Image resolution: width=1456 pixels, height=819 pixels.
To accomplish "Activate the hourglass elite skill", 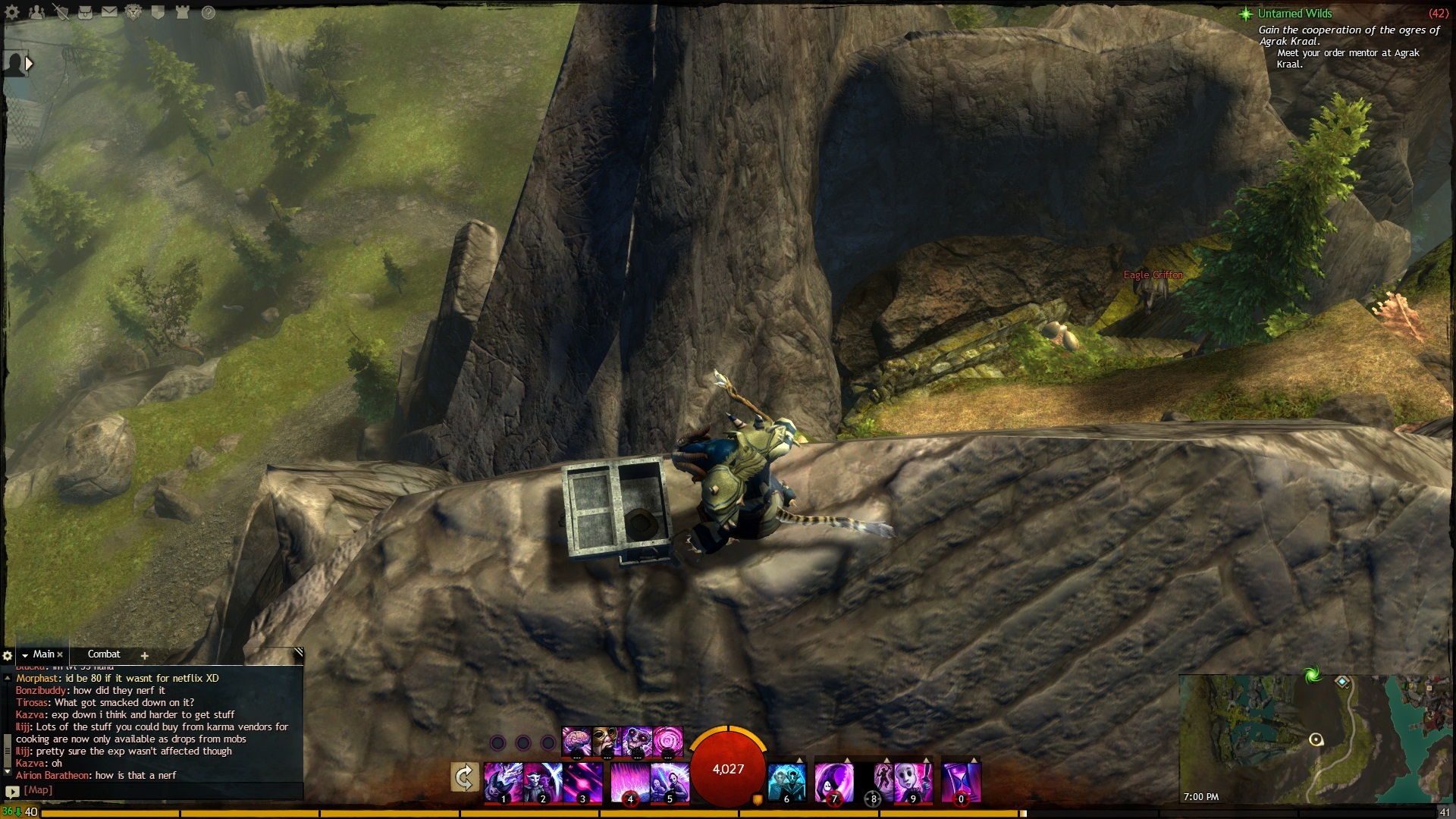I will pos(961,782).
